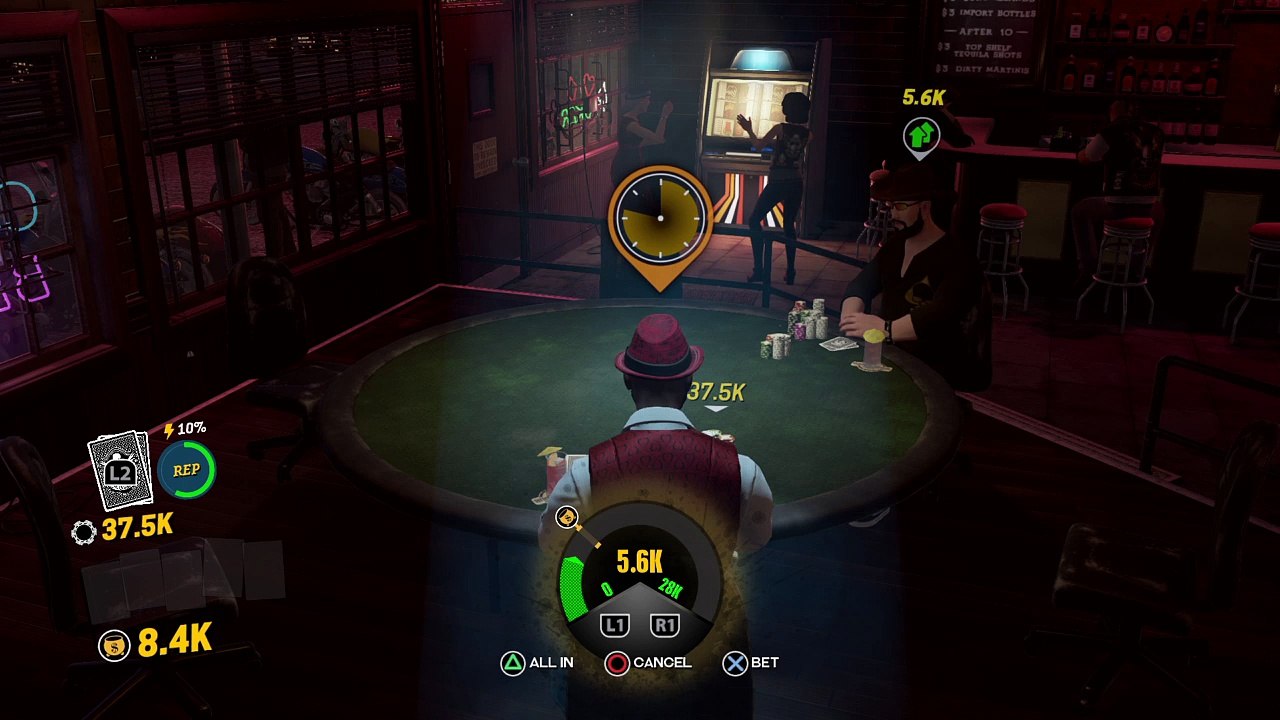Open the REP reputation meter
Screen dimensions: 1280x720
187,470
